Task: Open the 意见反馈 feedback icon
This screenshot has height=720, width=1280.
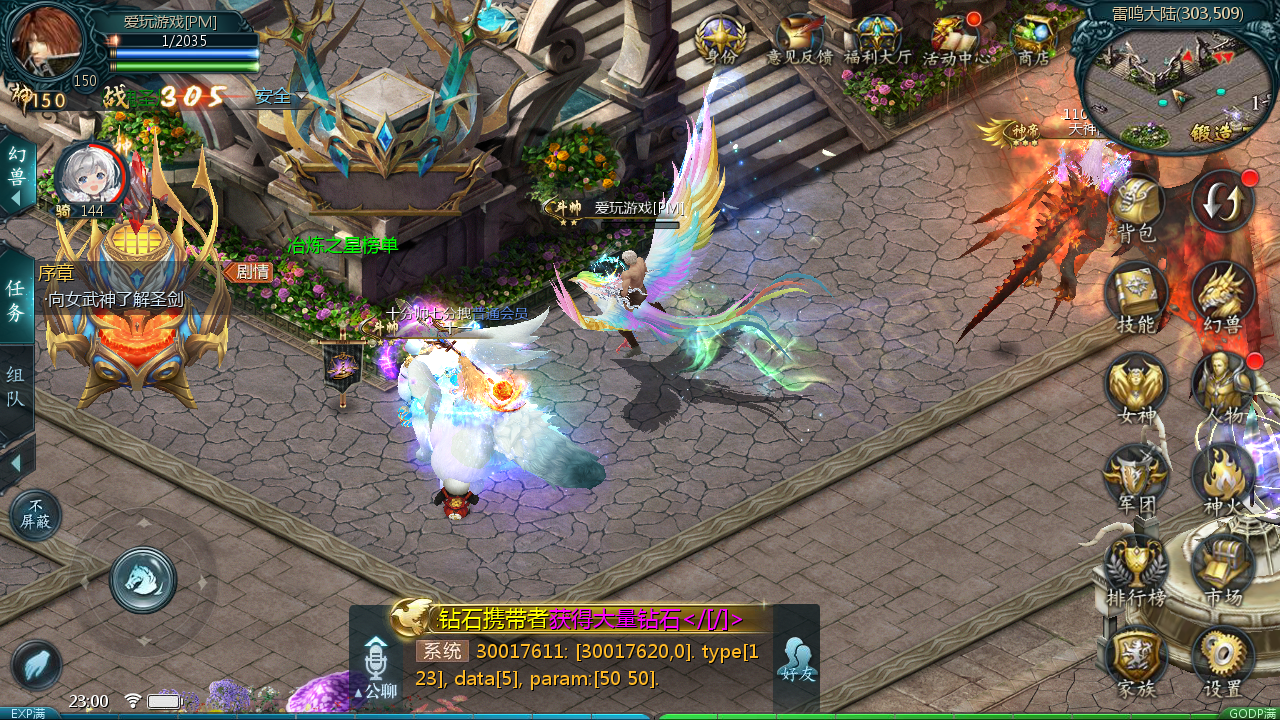Action: [800, 40]
